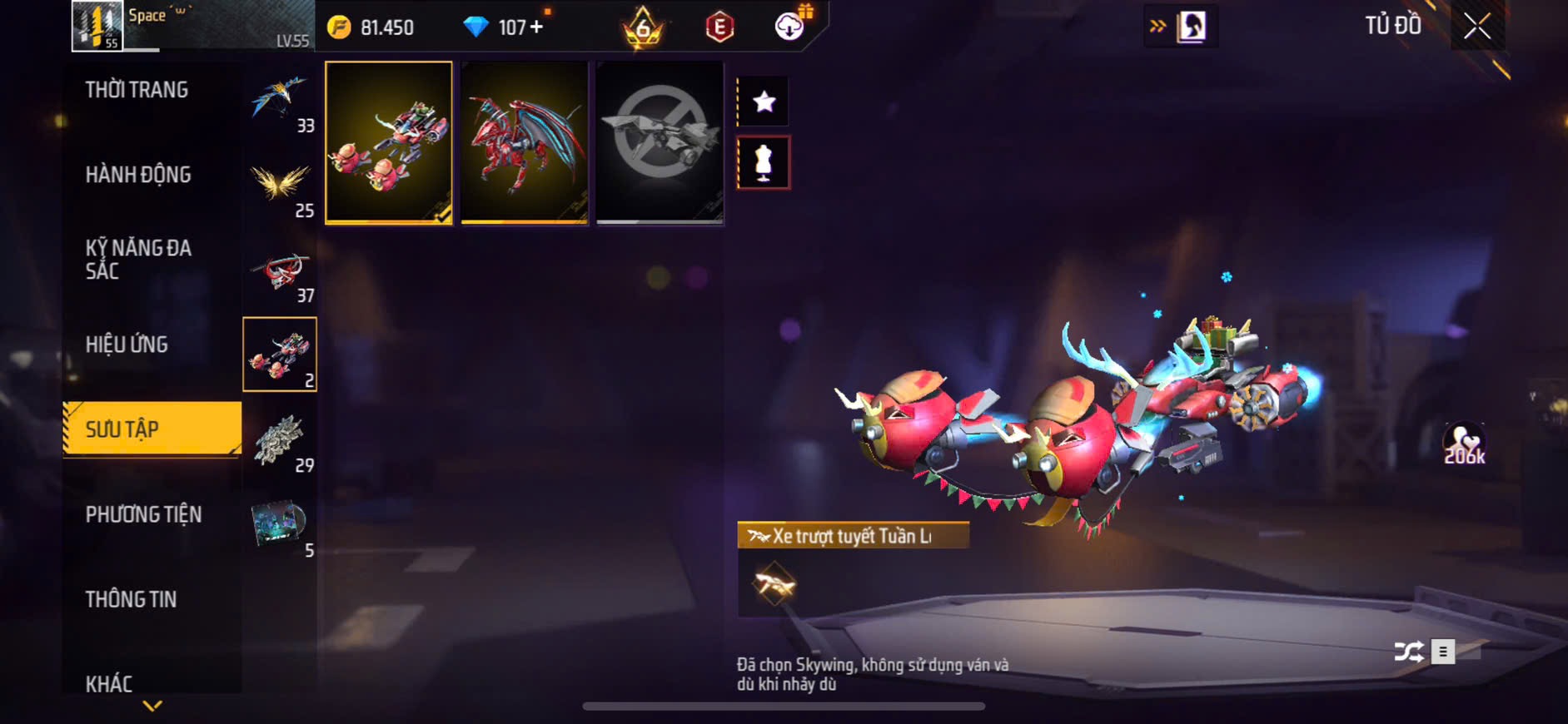Open the parachute subcategory with 33 items

281,104
